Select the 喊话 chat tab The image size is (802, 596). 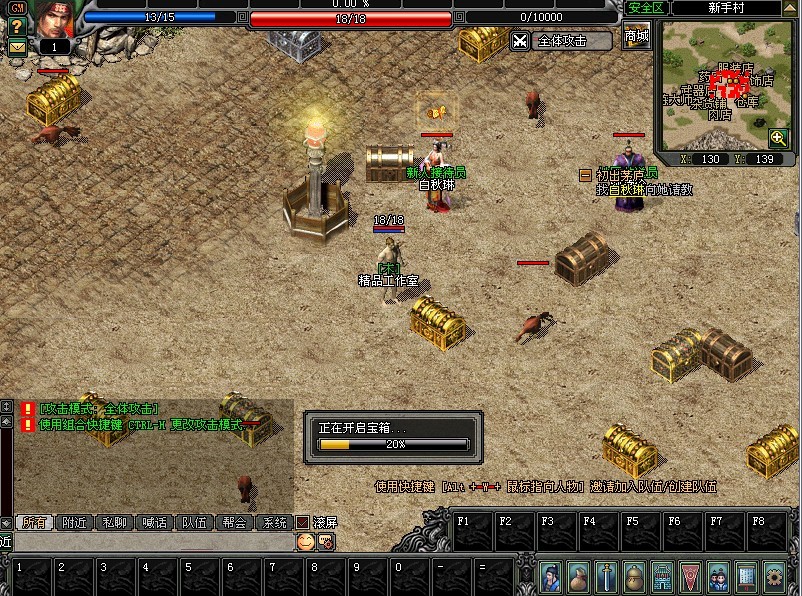(x=154, y=522)
